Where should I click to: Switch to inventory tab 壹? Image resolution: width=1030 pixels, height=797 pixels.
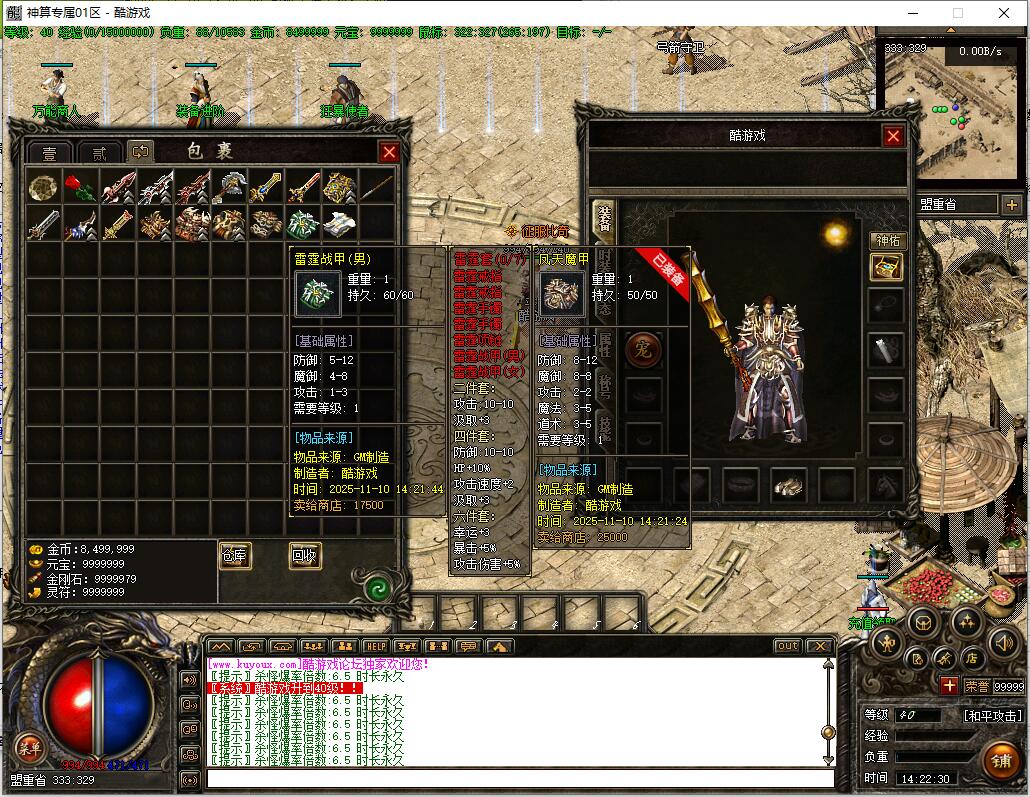tap(49, 153)
